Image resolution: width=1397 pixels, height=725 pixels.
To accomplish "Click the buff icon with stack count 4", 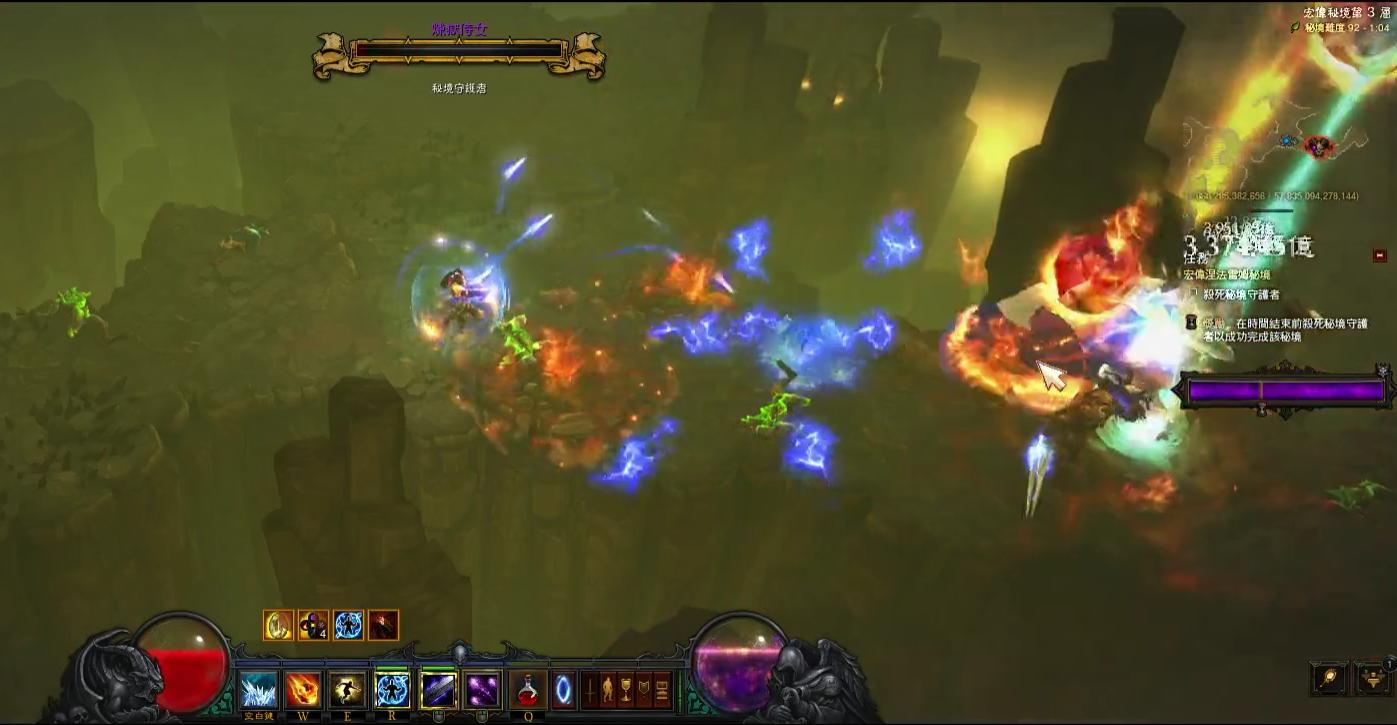I will [313, 625].
